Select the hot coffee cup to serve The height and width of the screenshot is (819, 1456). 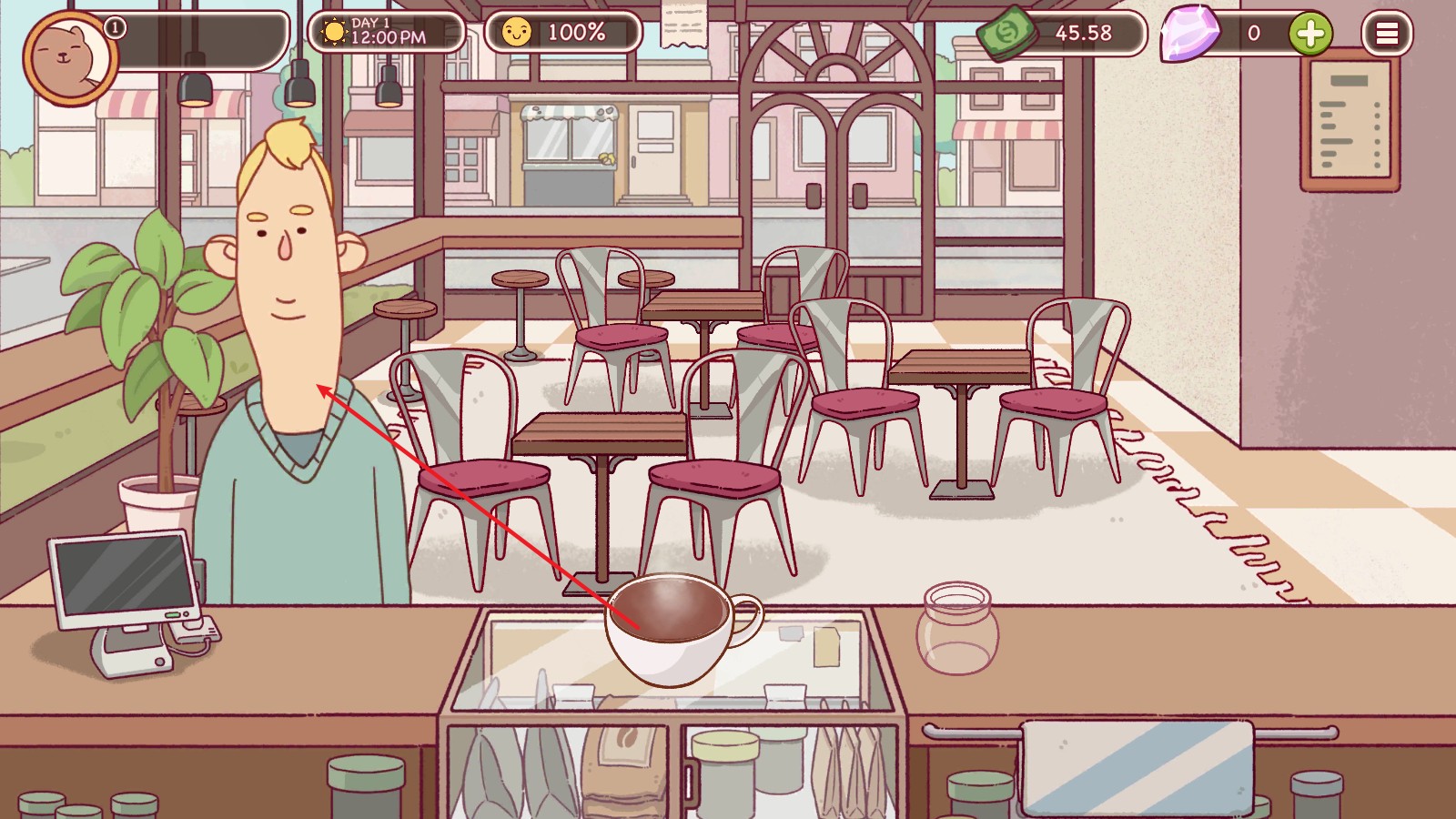[x=673, y=628]
